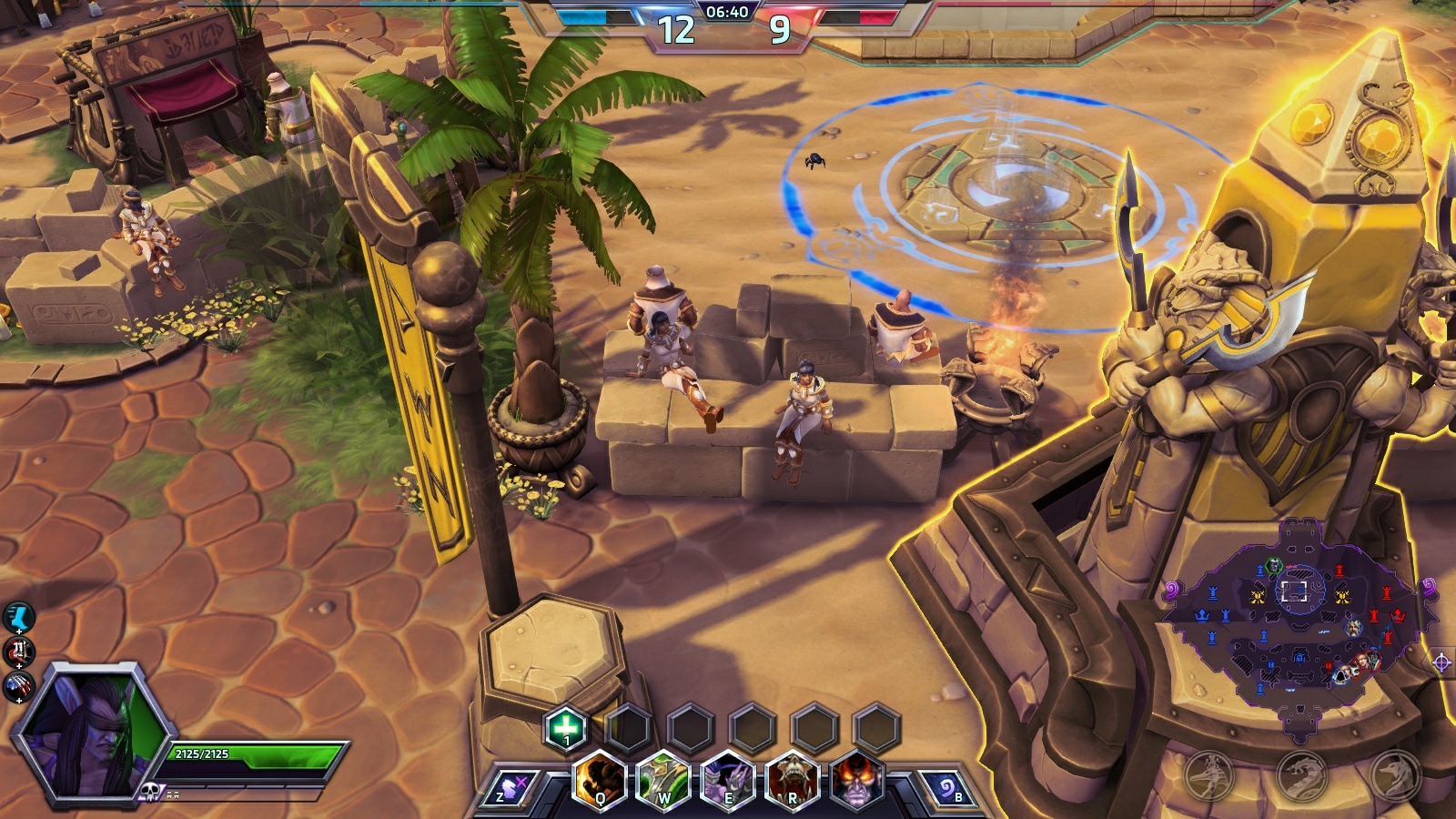The height and width of the screenshot is (819, 1456).
Task: Use the W Sweeping Strike ability
Action: (663, 782)
